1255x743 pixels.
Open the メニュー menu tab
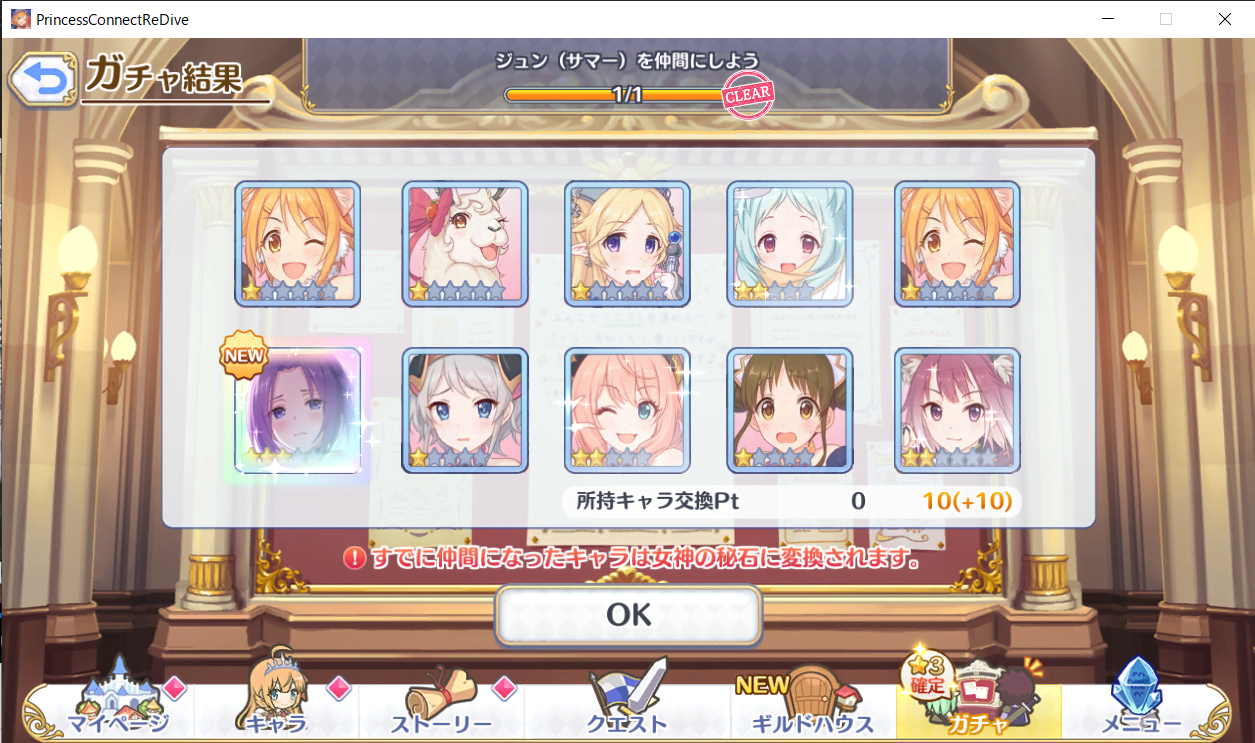(x=1140, y=704)
